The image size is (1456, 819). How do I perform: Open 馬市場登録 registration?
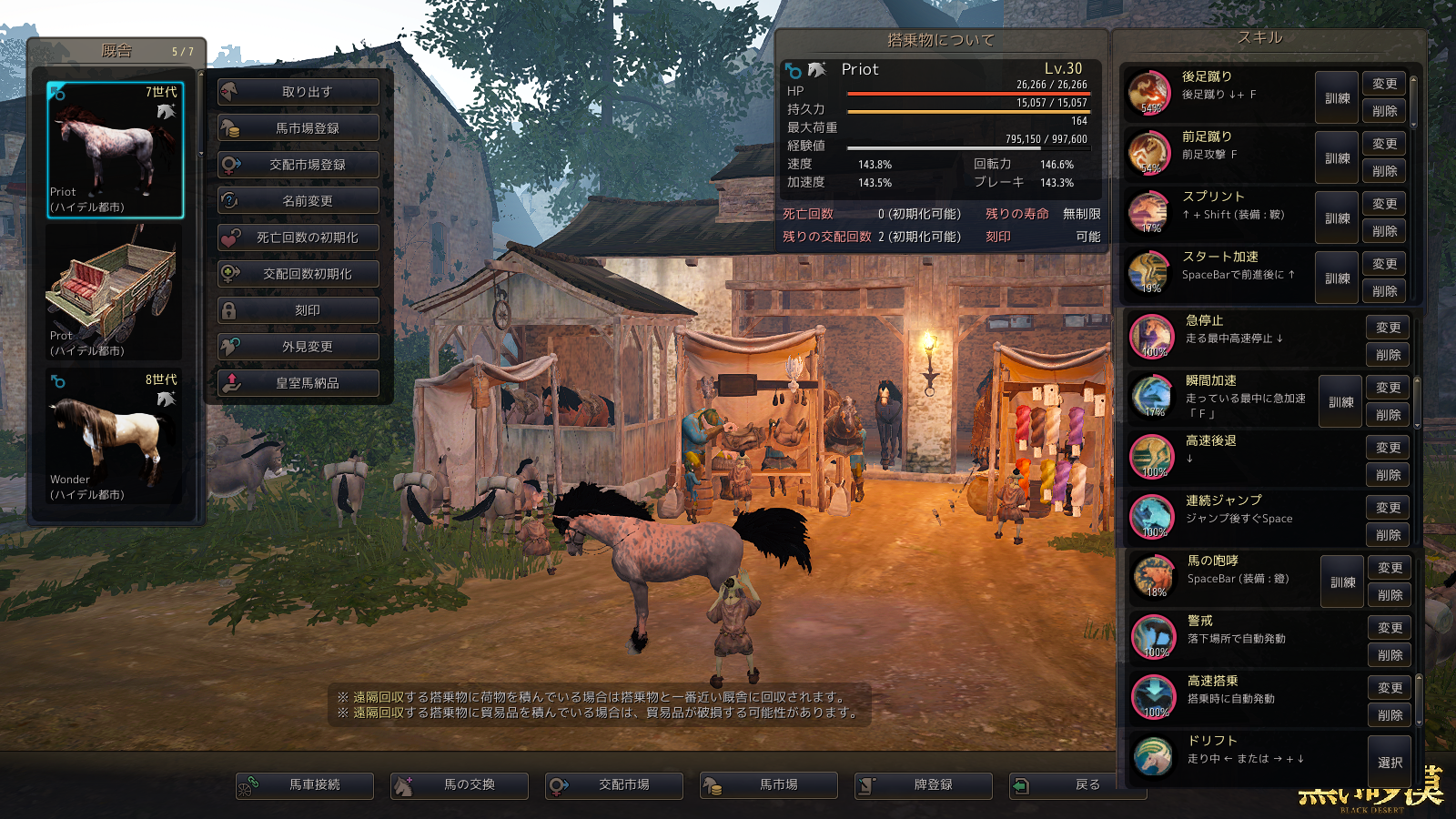click(298, 128)
